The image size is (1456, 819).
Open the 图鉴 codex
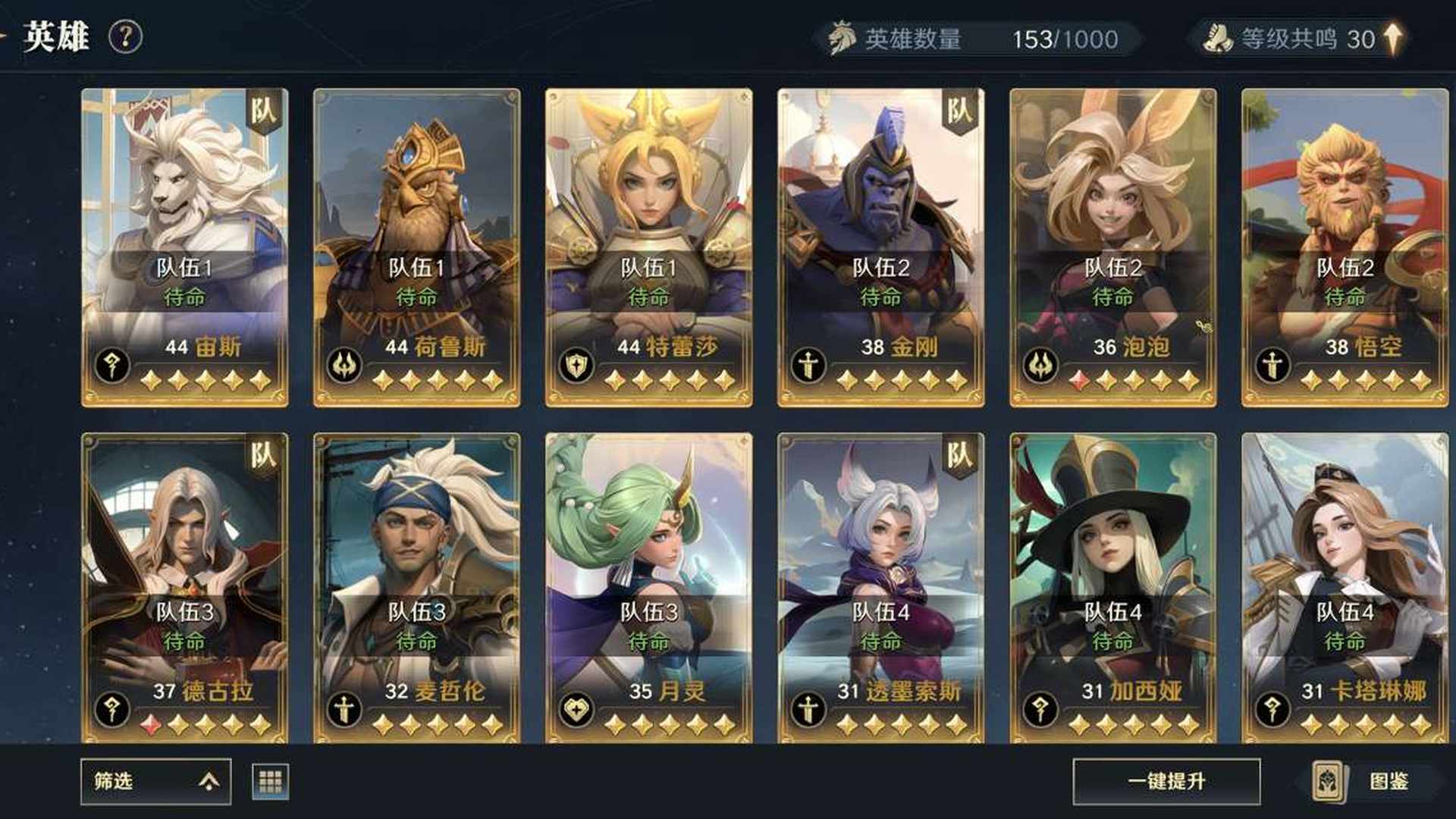pyautogui.click(x=1371, y=781)
